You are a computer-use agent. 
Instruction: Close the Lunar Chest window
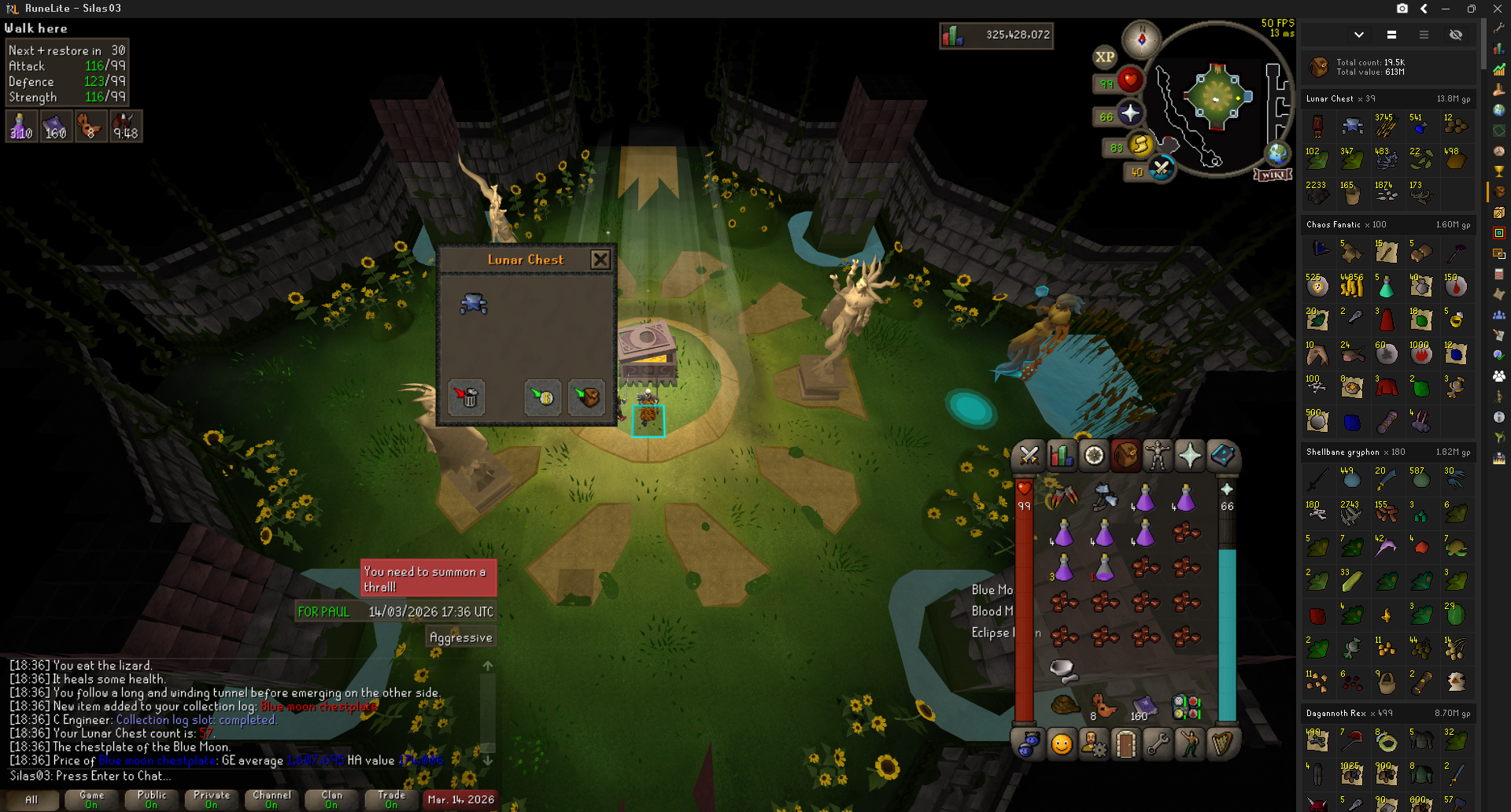point(600,260)
